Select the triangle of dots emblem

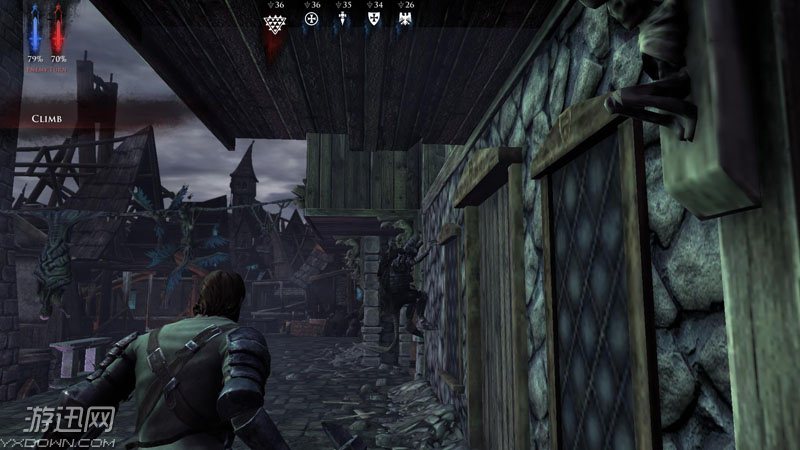(x=272, y=20)
